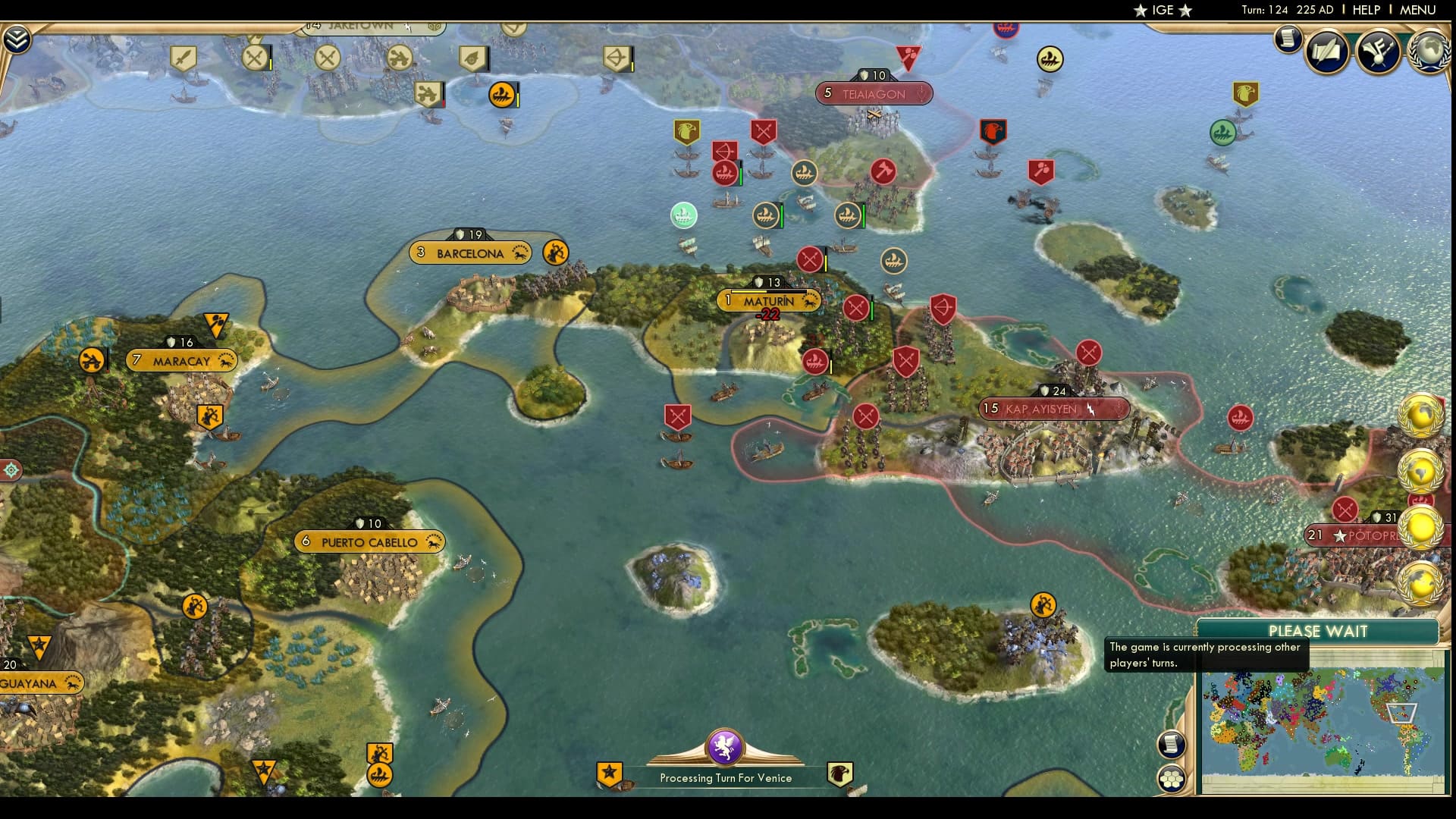Viewport: 1456px width, 819px height.
Task: Toggle Strategic View with the hexagon icon
Action: pos(1171,778)
